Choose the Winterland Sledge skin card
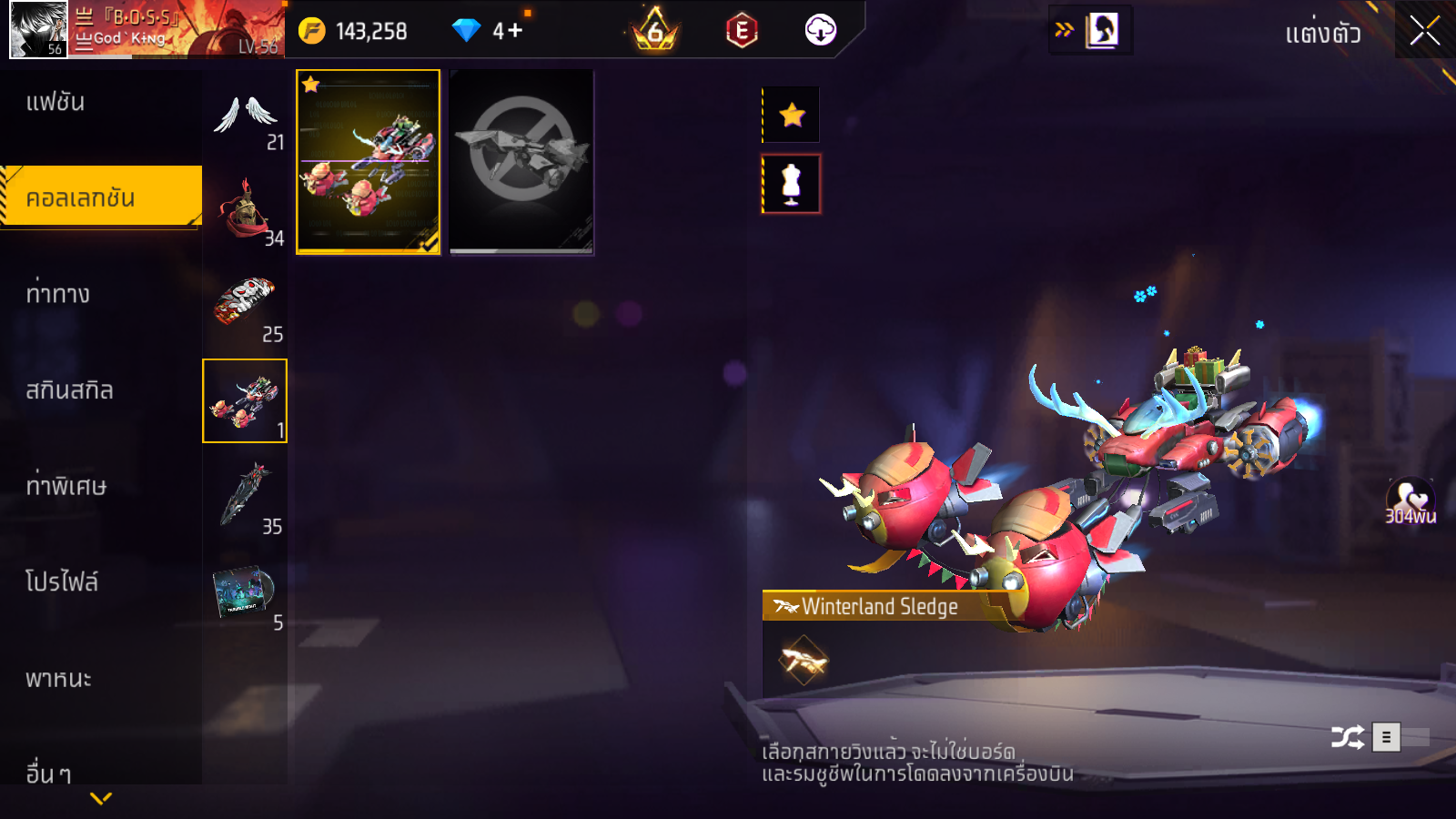This screenshot has height=819, width=1456. pyautogui.click(x=369, y=162)
